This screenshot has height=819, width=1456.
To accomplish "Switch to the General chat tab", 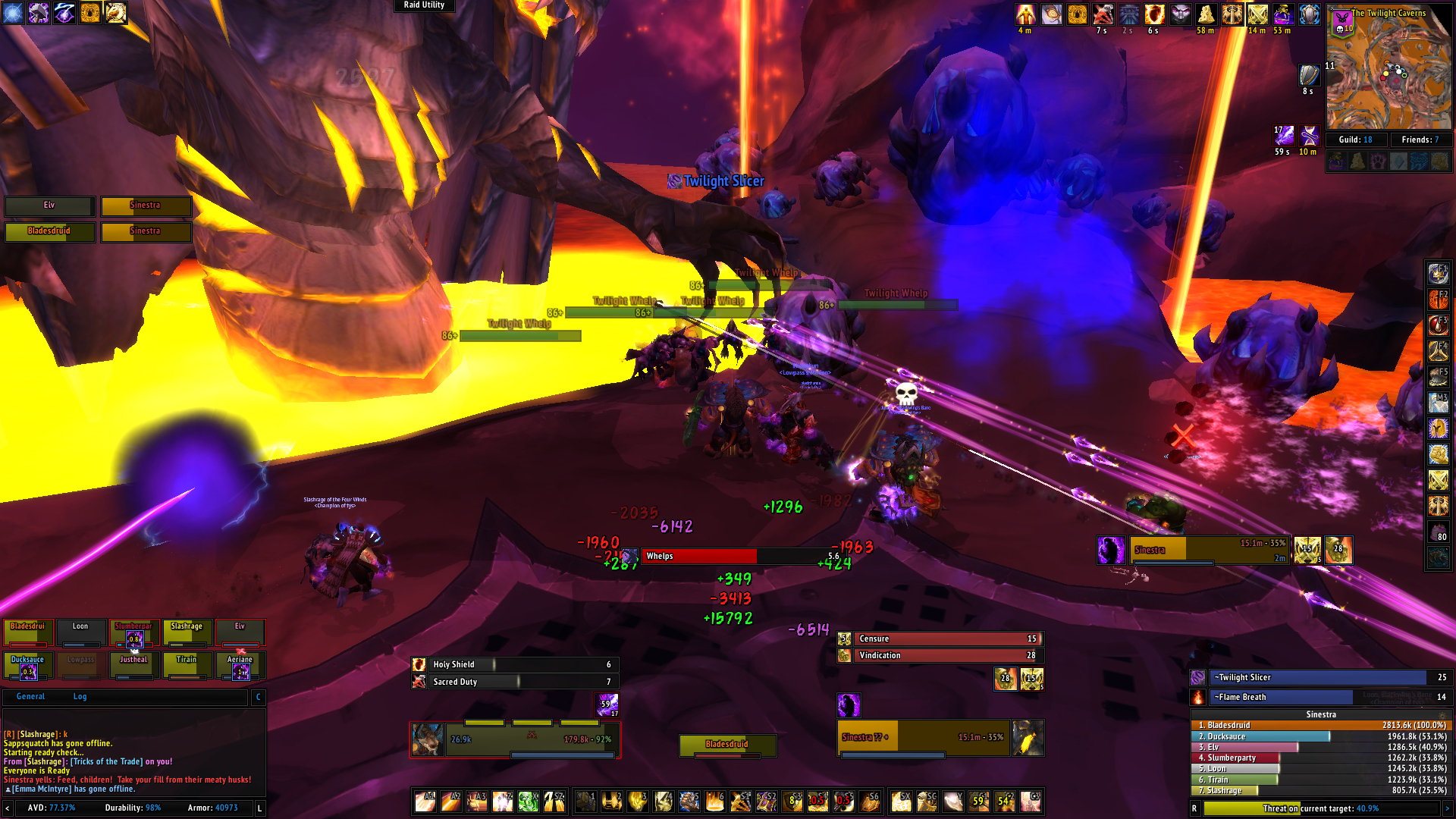I will (30, 696).
